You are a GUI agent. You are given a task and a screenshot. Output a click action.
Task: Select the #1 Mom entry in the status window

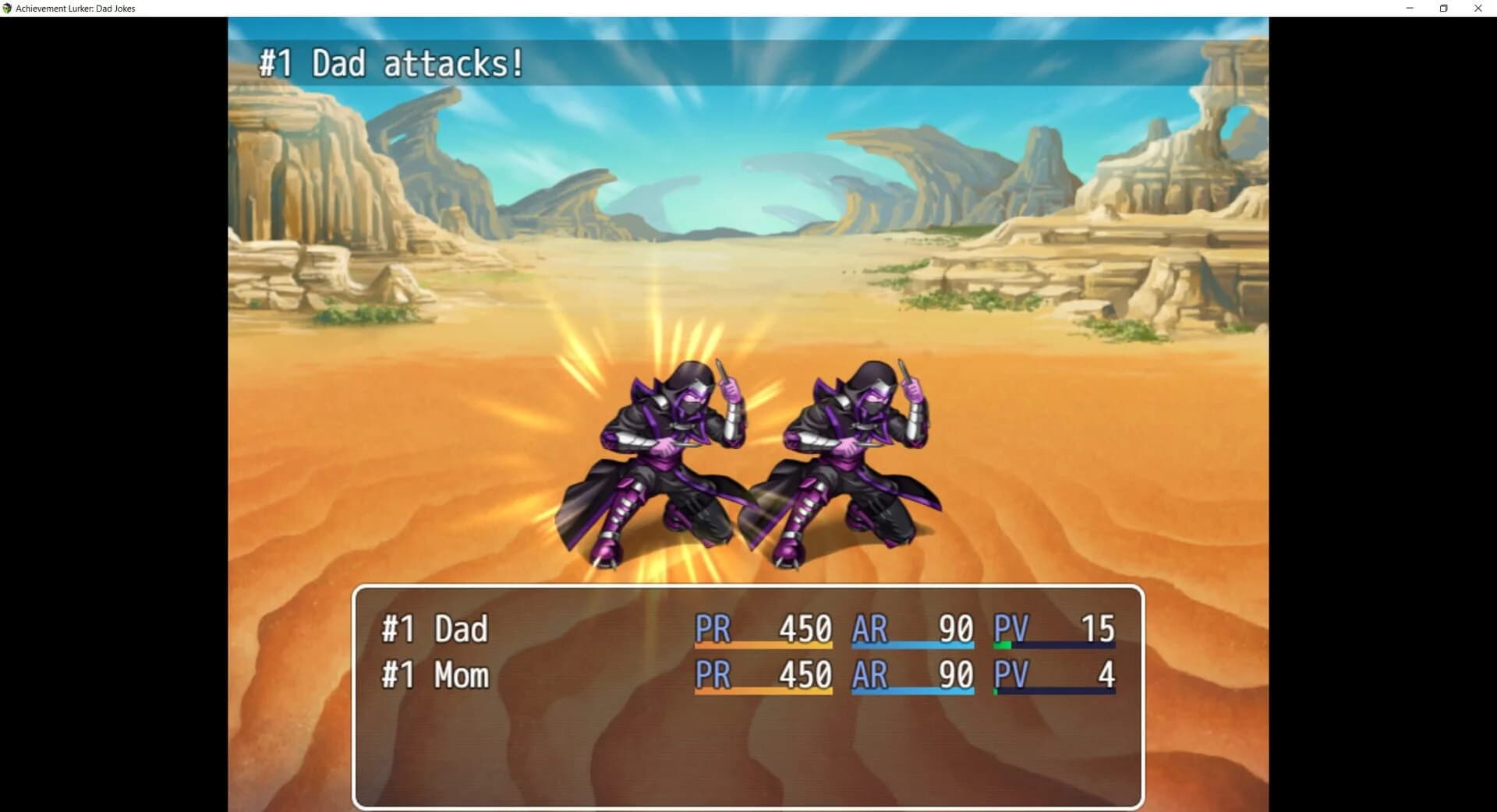coord(434,675)
